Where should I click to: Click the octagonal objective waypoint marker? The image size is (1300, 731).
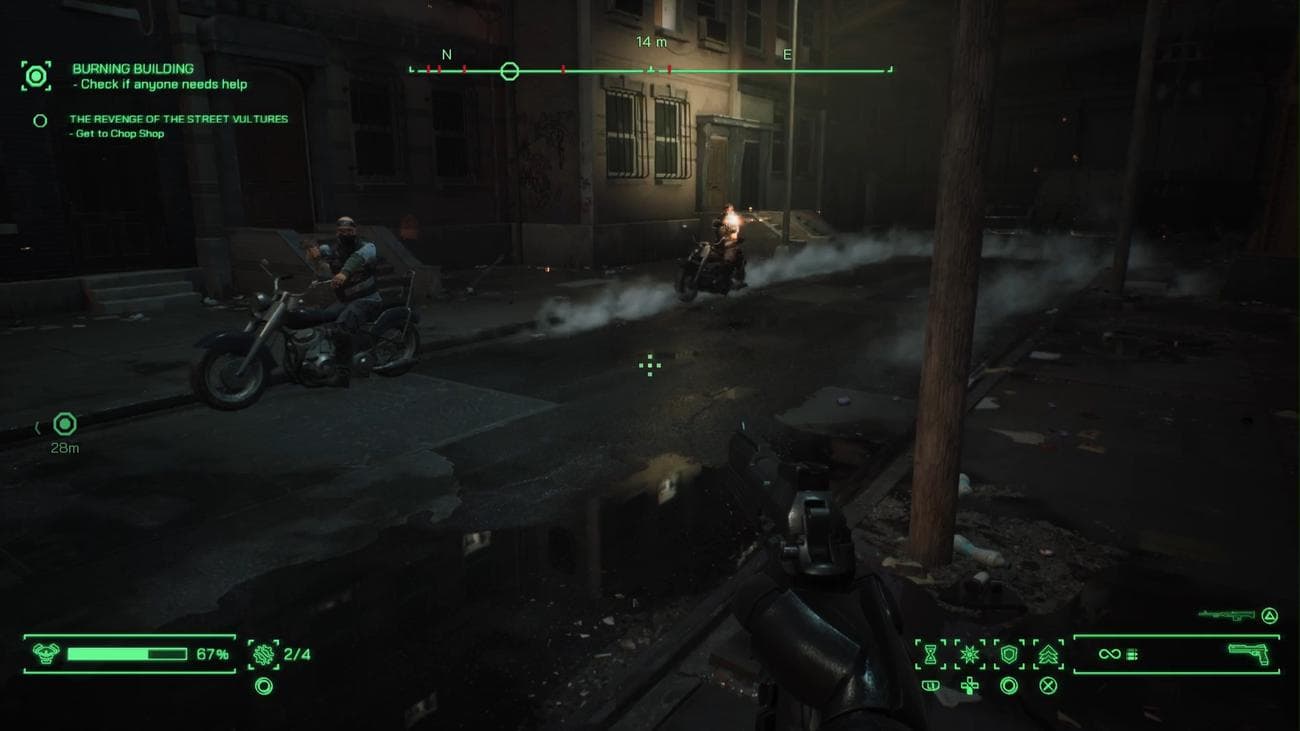[65, 425]
